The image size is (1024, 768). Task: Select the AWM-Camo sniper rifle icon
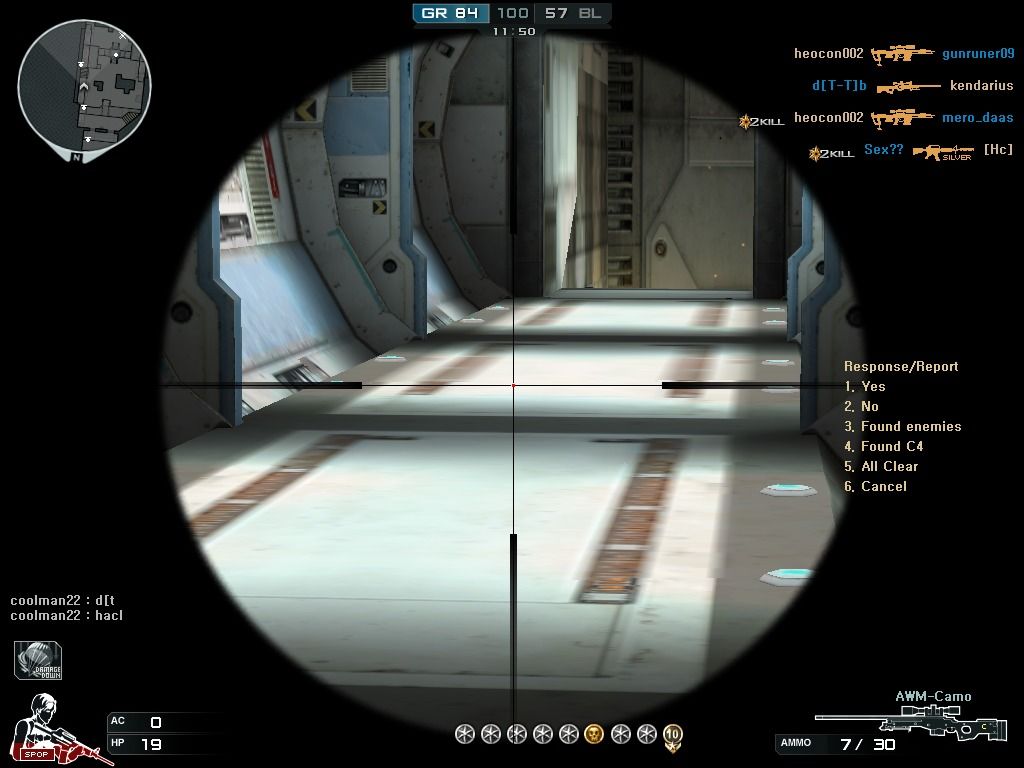click(x=894, y=722)
